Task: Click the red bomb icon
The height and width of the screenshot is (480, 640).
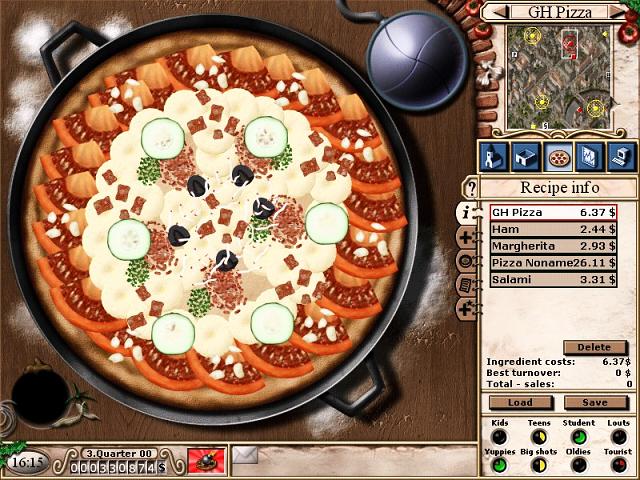Action: pos(207,461)
